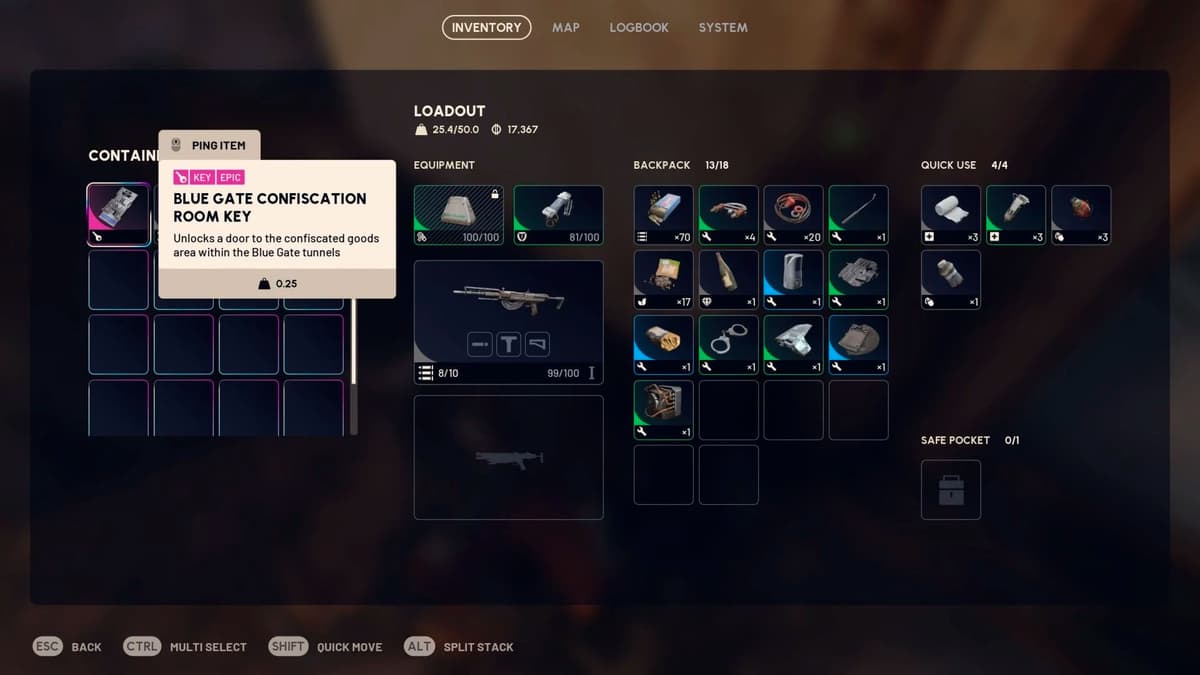Pick the red wires stack of 20
1200x675 pixels.
coord(793,214)
